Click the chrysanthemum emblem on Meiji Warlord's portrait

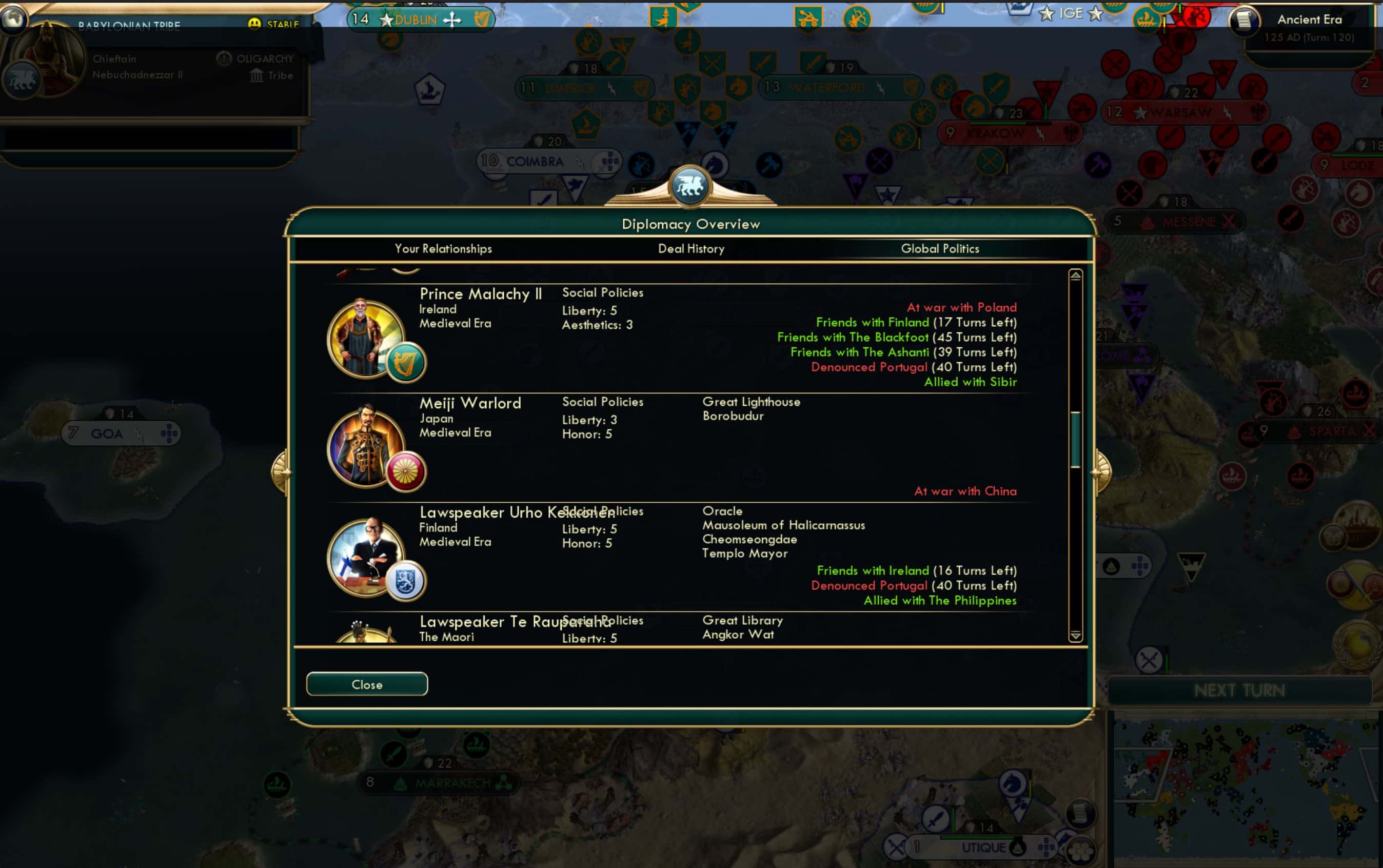tap(406, 472)
